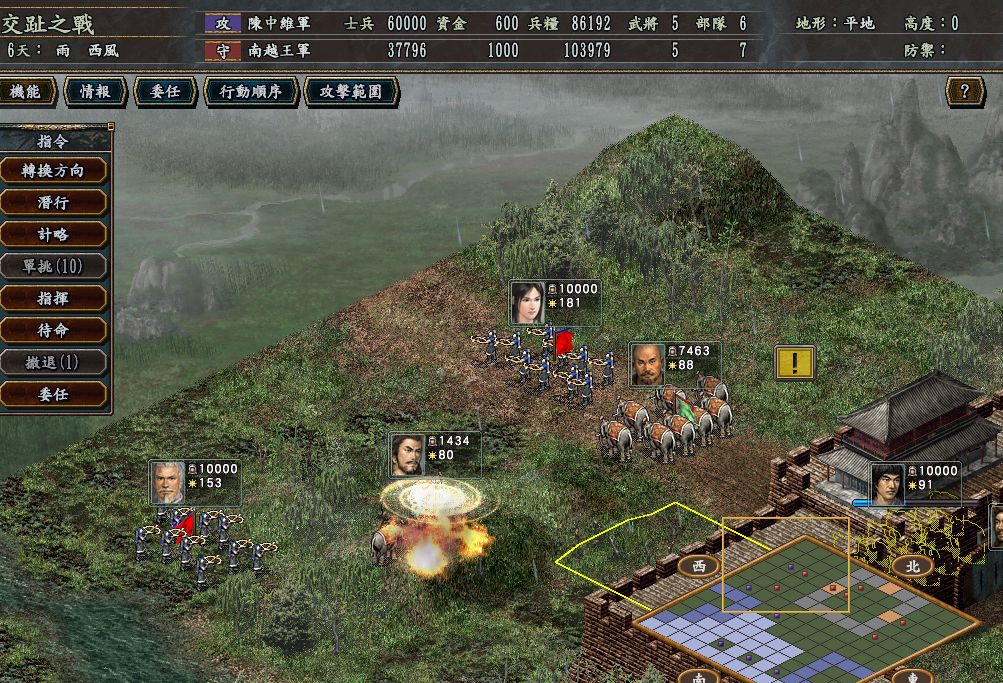Choose 待命 to put unit on standby
Viewport: 1003px width, 683px height.
53,330
